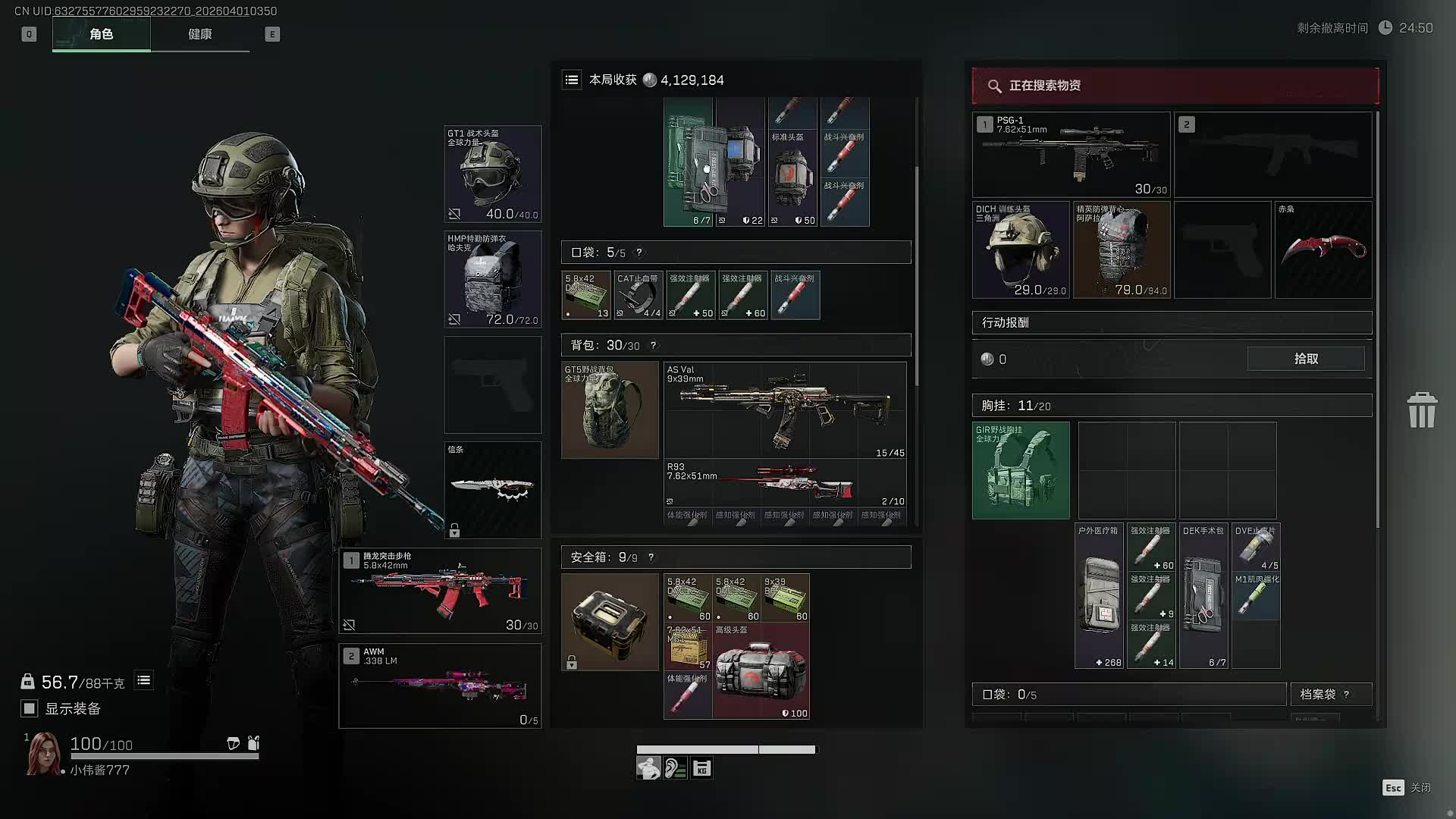
Task: Open the 本局收获 list icon
Action: (572, 80)
